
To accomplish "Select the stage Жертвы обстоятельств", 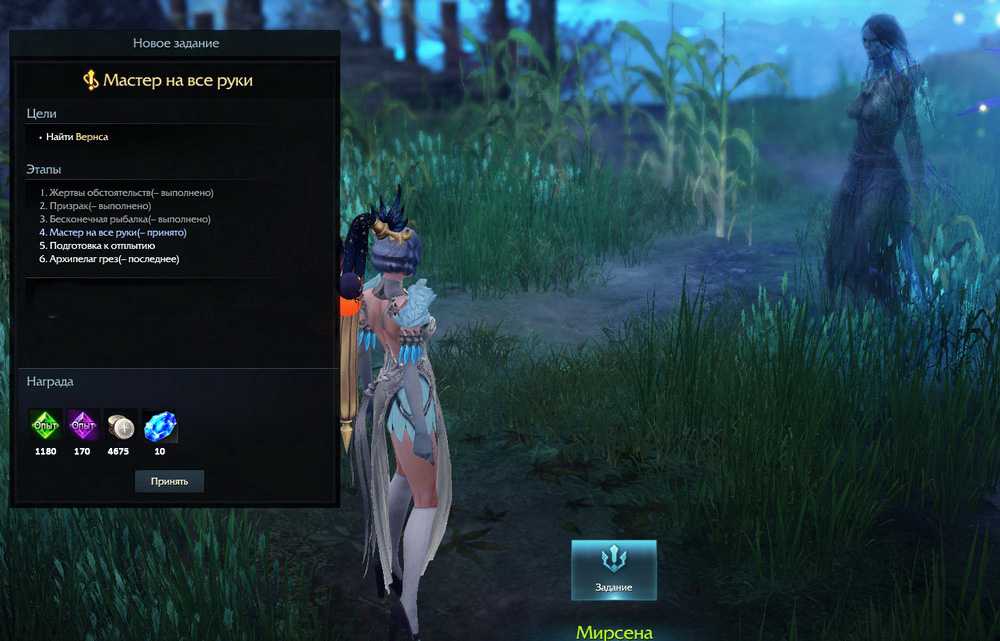I will click(x=126, y=192).
